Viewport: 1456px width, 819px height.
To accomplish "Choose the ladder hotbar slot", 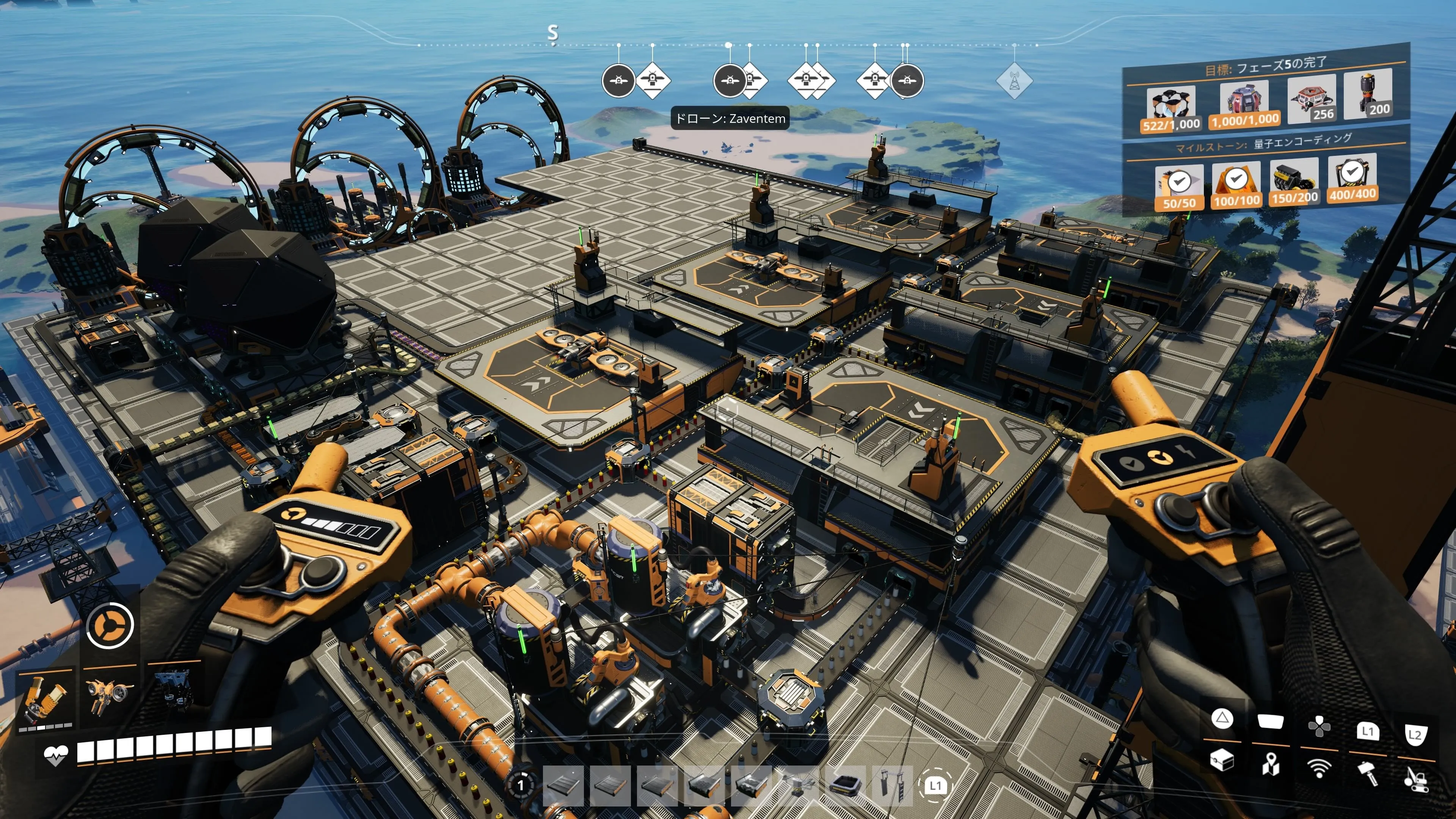I will (893, 784).
